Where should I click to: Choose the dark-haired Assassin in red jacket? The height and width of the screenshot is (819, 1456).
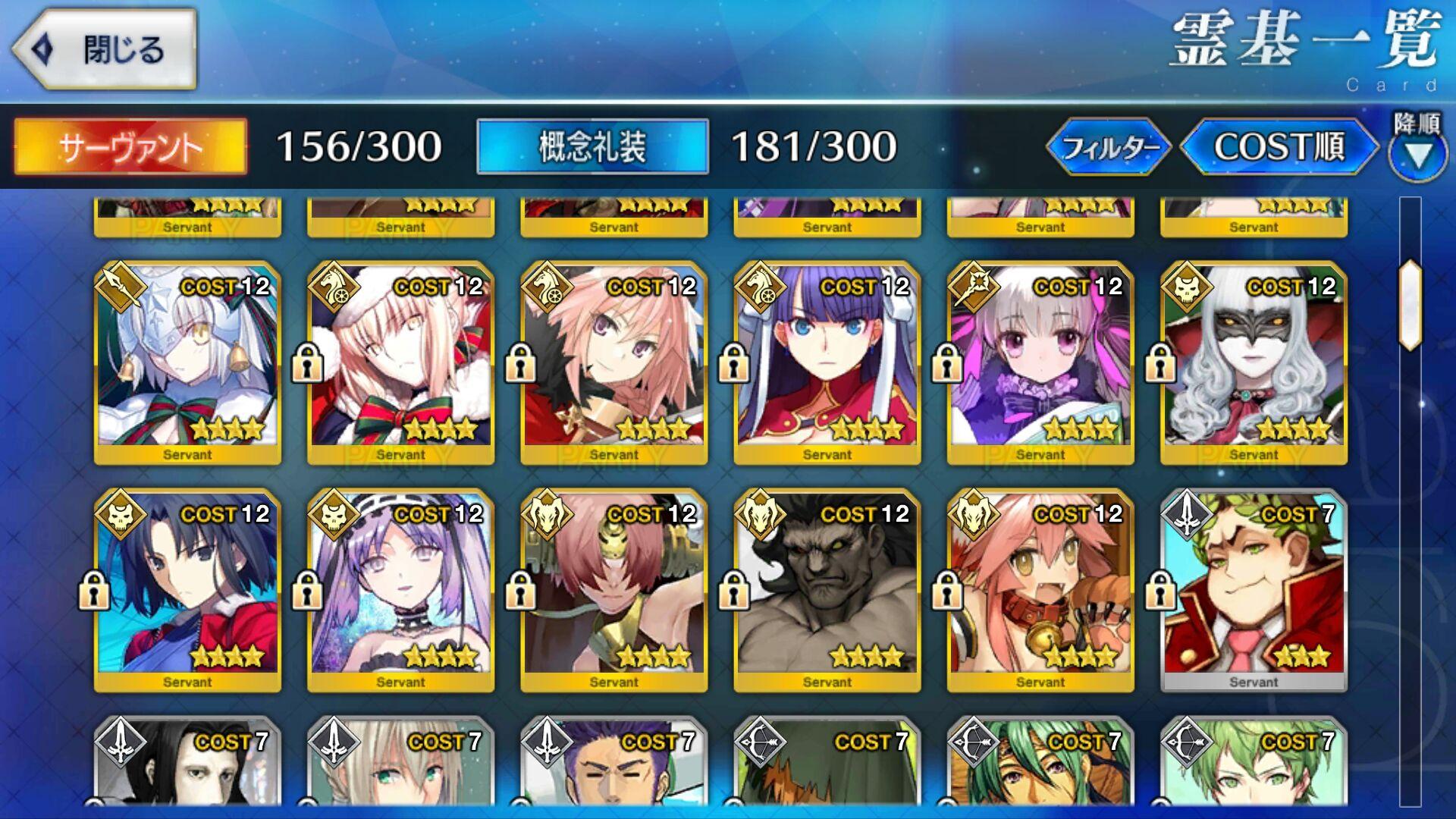click(187, 589)
